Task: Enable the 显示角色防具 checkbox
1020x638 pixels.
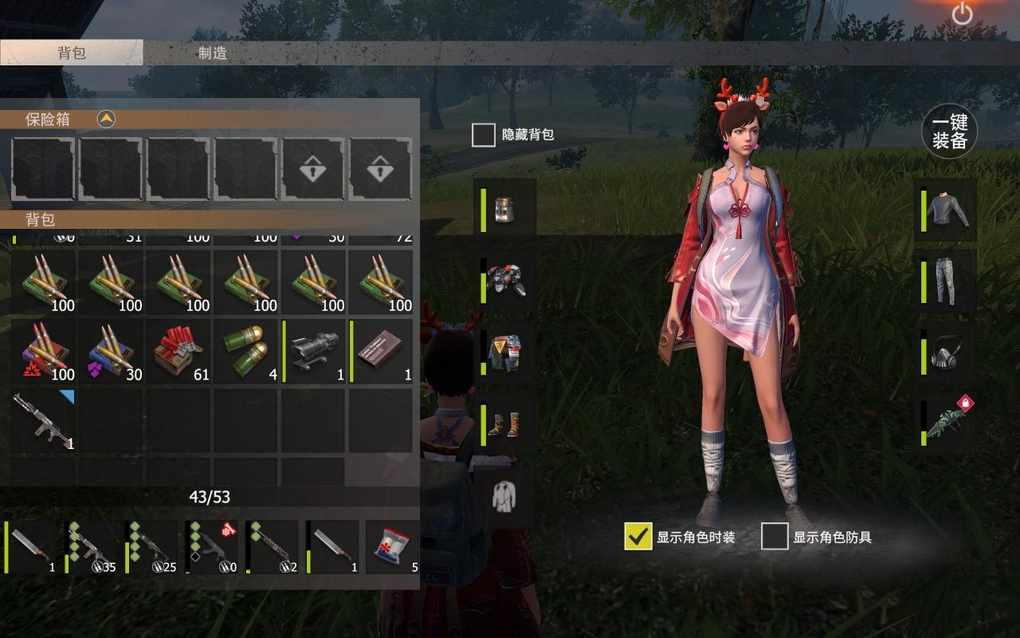Action: click(774, 537)
